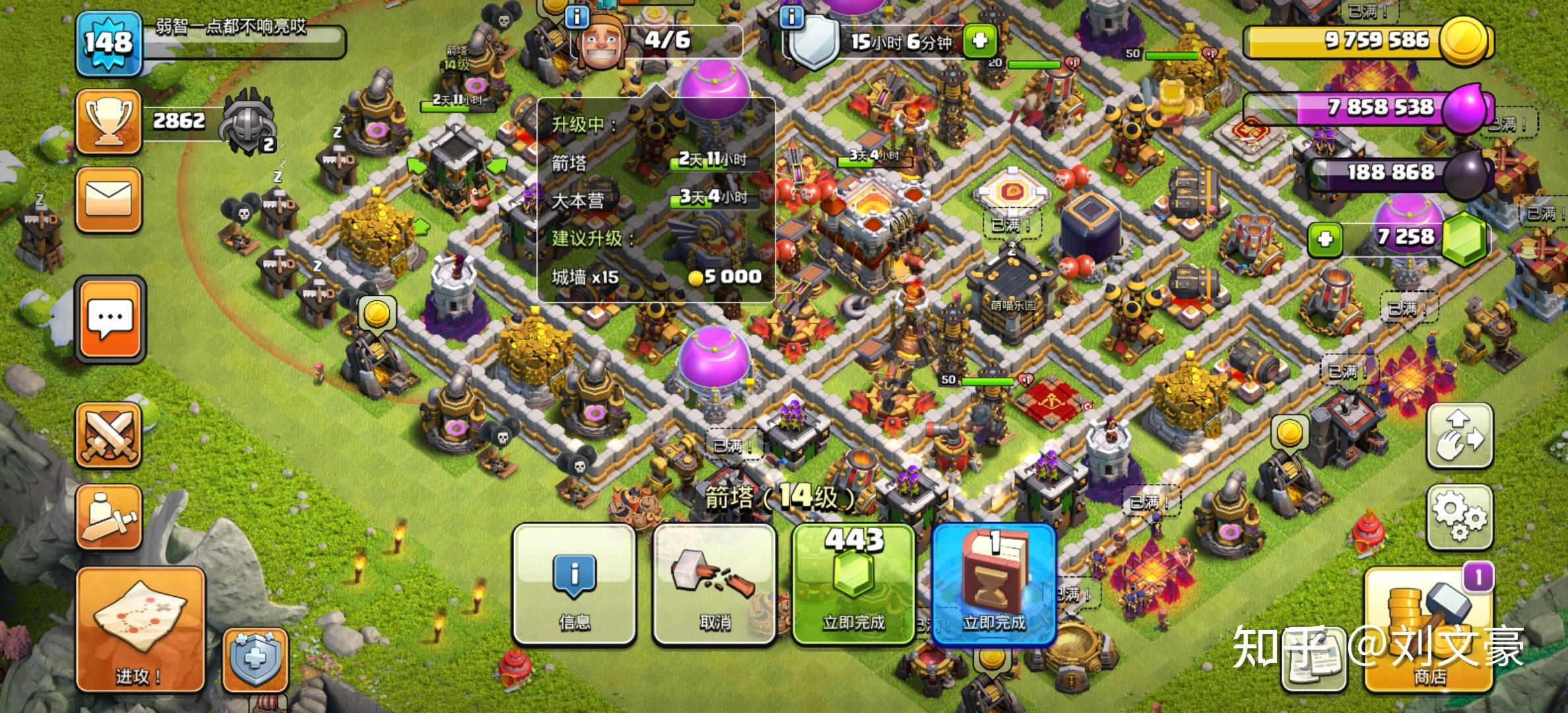Add more gems with the green plus
The width and height of the screenshot is (1568, 713).
[x=1325, y=238]
